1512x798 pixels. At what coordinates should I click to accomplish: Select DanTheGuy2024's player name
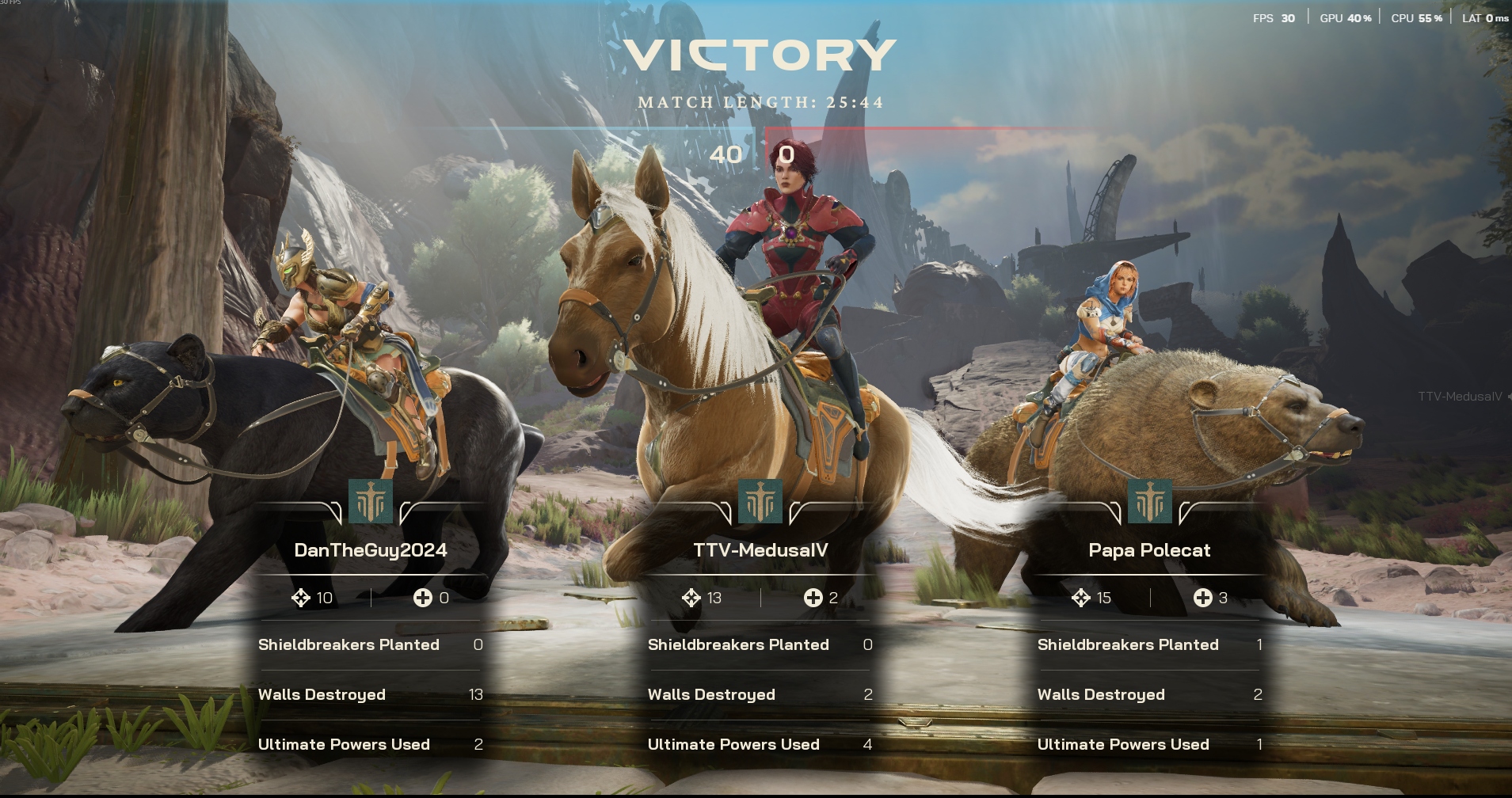371,550
